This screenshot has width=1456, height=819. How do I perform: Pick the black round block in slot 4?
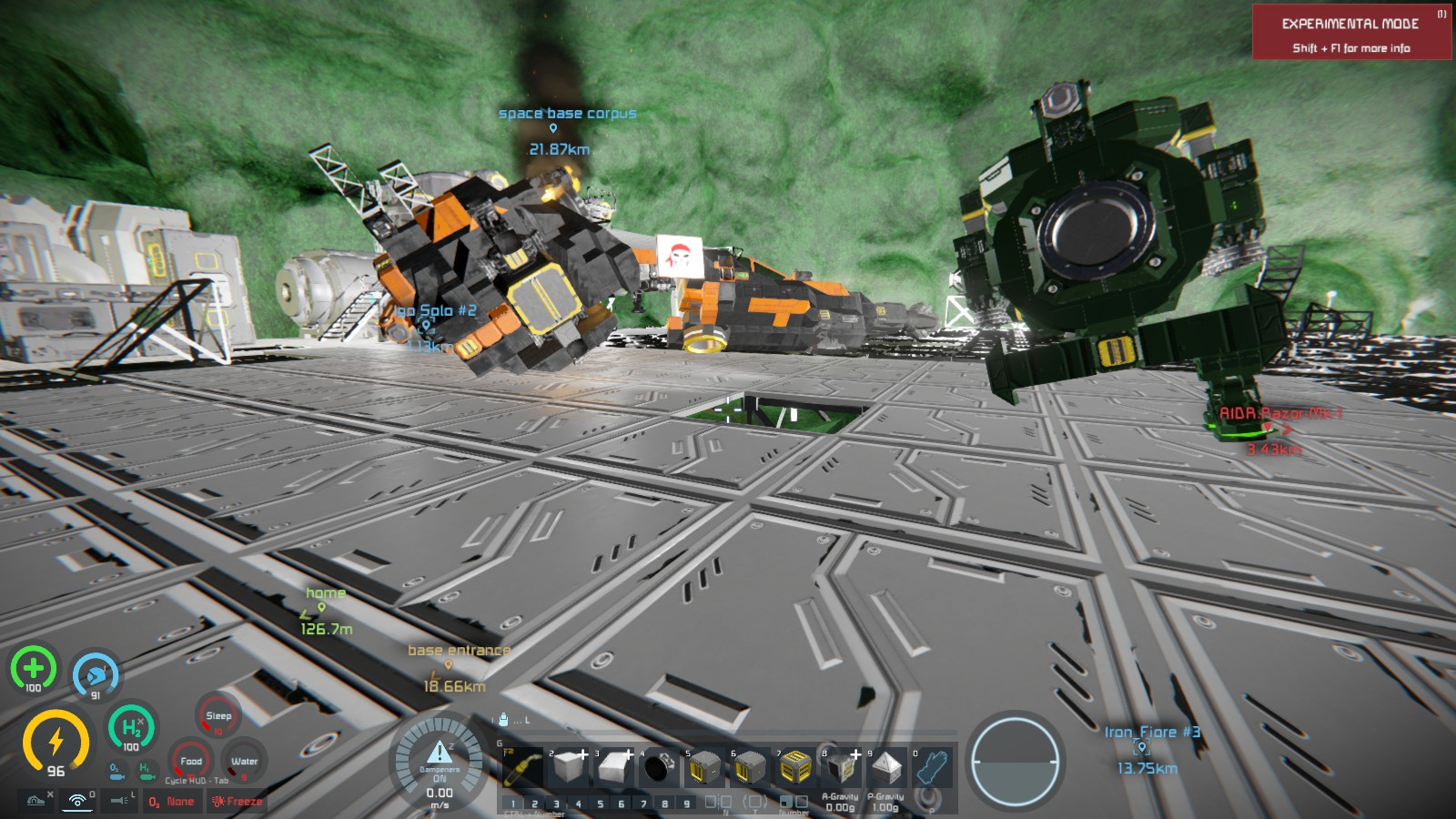(x=657, y=769)
